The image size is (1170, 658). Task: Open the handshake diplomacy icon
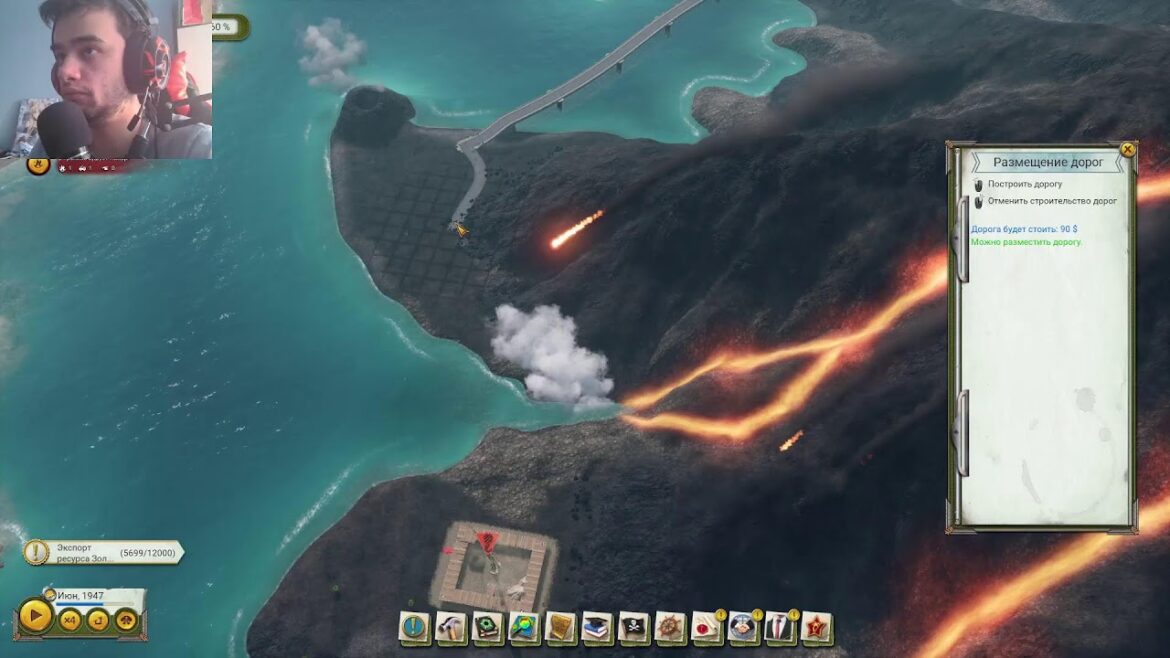pos(743,628)
